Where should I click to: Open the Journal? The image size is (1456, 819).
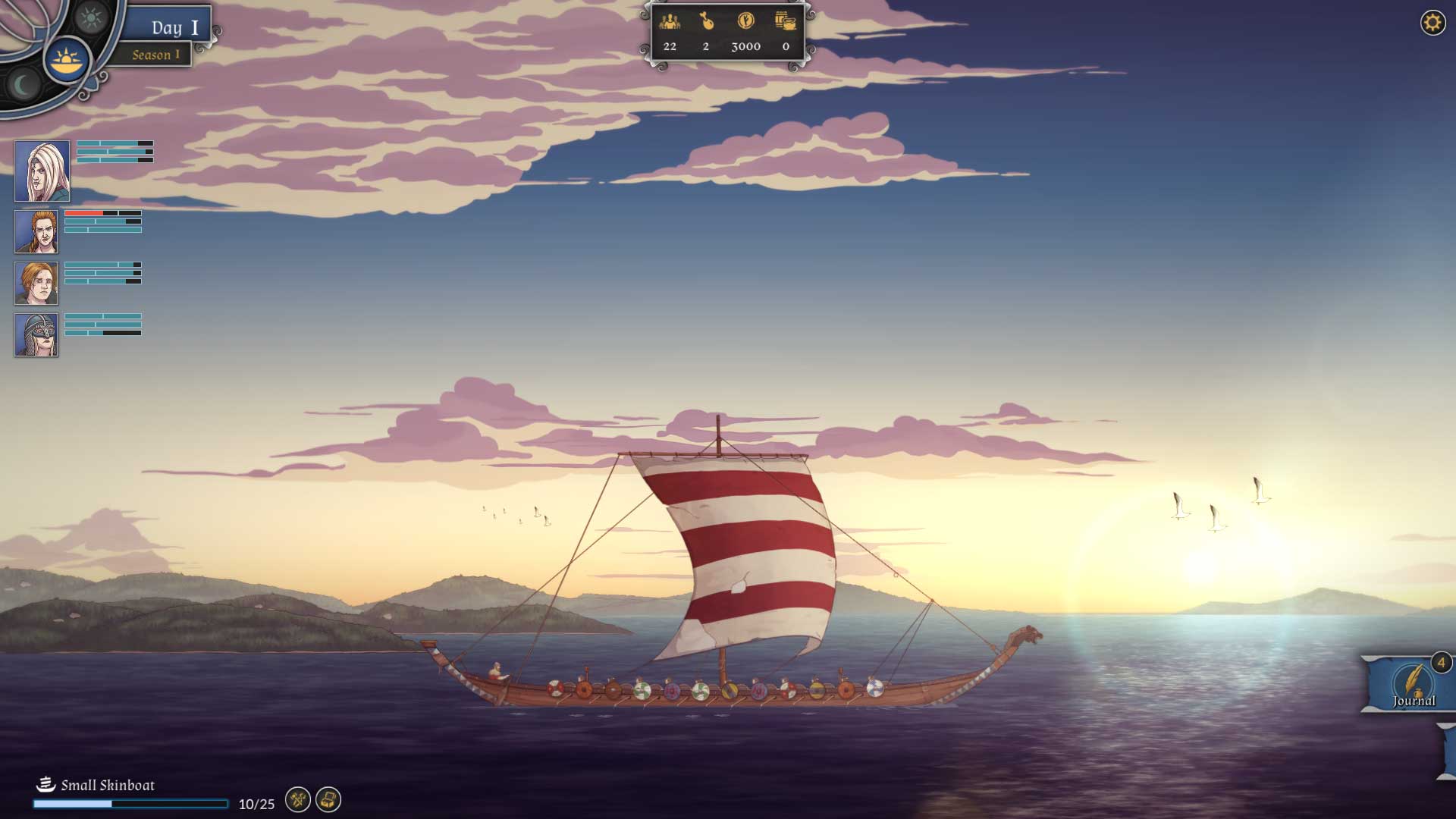coord(1413,684)
